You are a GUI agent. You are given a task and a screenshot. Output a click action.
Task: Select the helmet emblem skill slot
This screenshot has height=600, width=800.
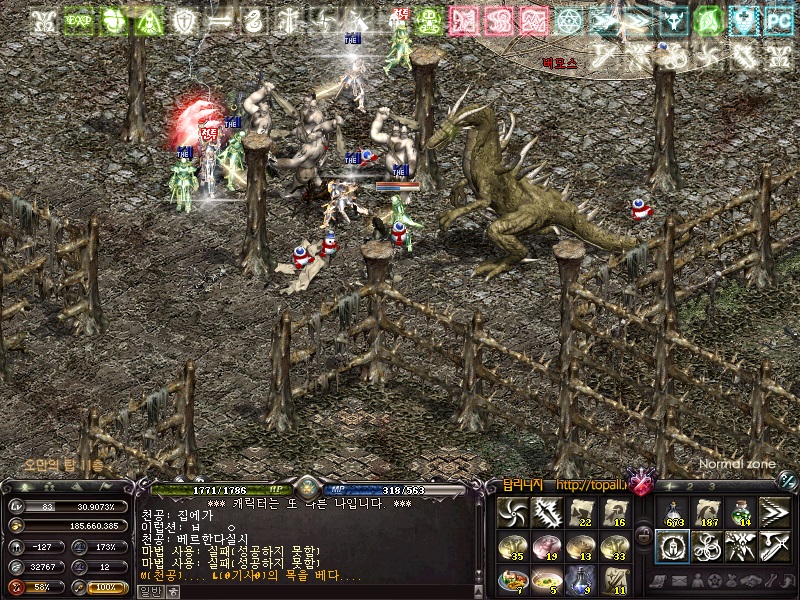click(672, 546)
